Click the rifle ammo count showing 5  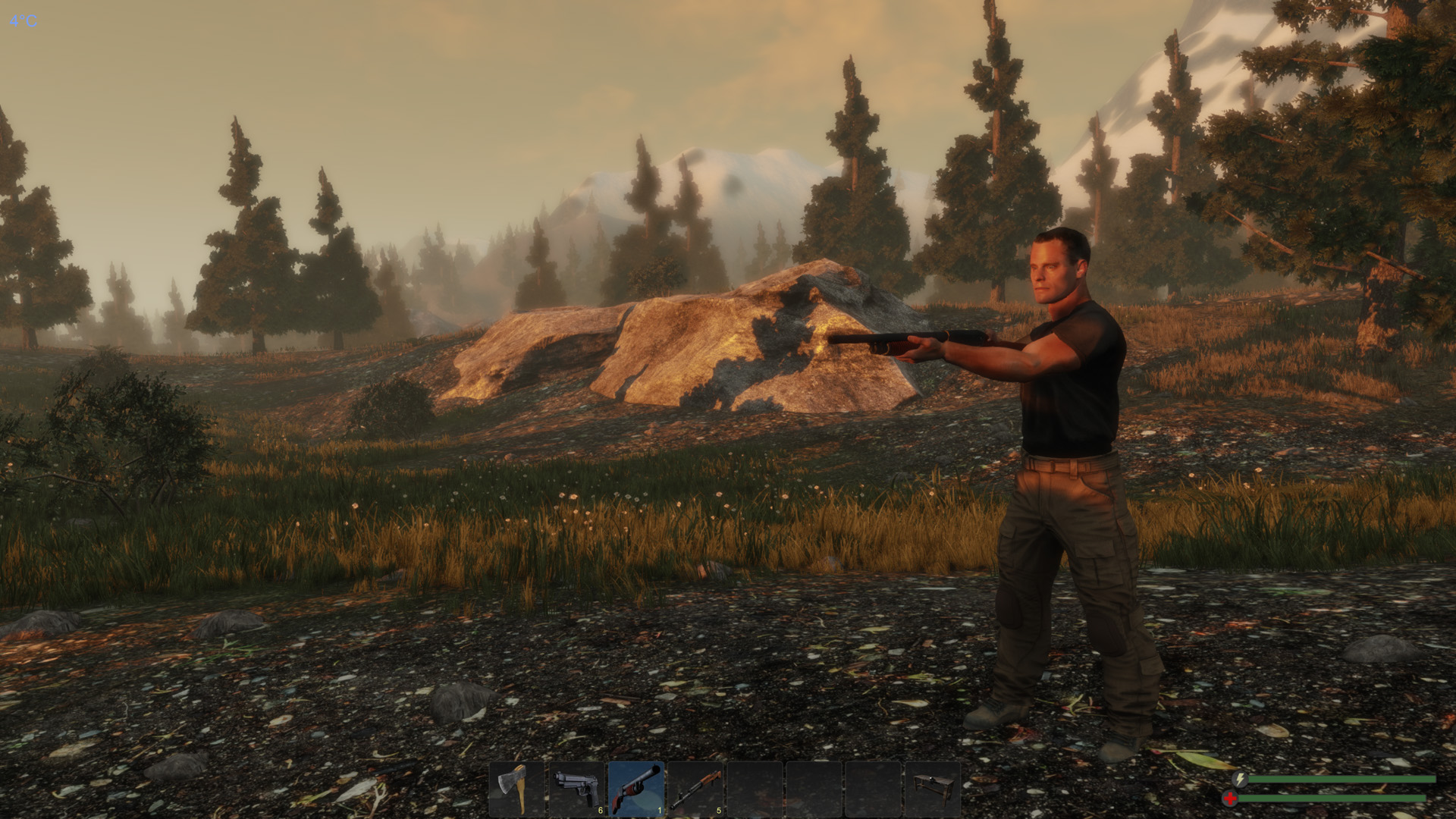click(x=719, y=809)
